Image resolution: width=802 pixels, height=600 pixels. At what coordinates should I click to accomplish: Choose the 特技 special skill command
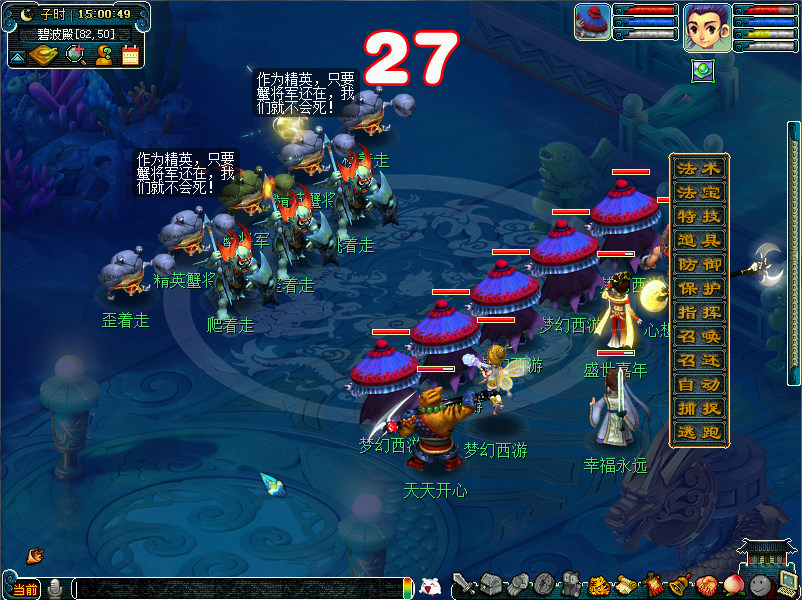point(698,216)
